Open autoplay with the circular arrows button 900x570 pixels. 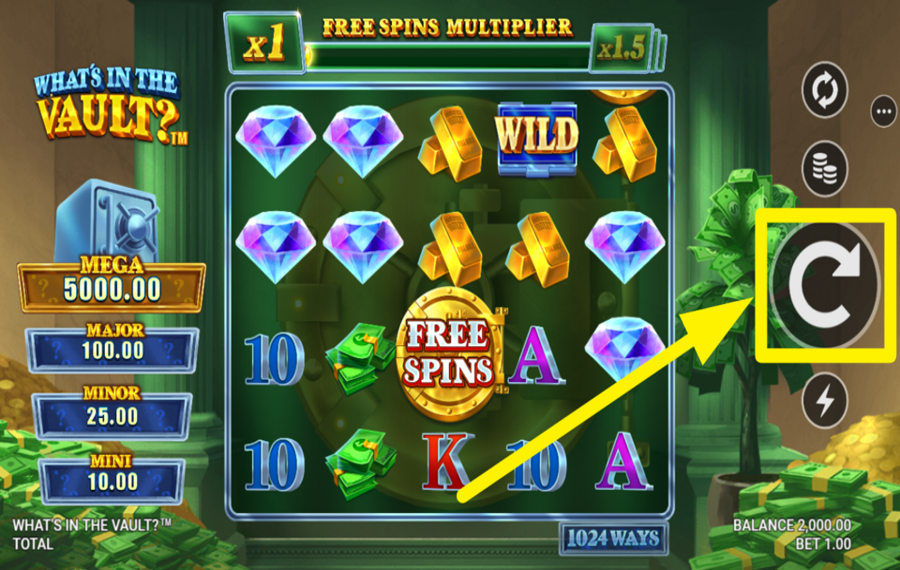pos(825,92)
